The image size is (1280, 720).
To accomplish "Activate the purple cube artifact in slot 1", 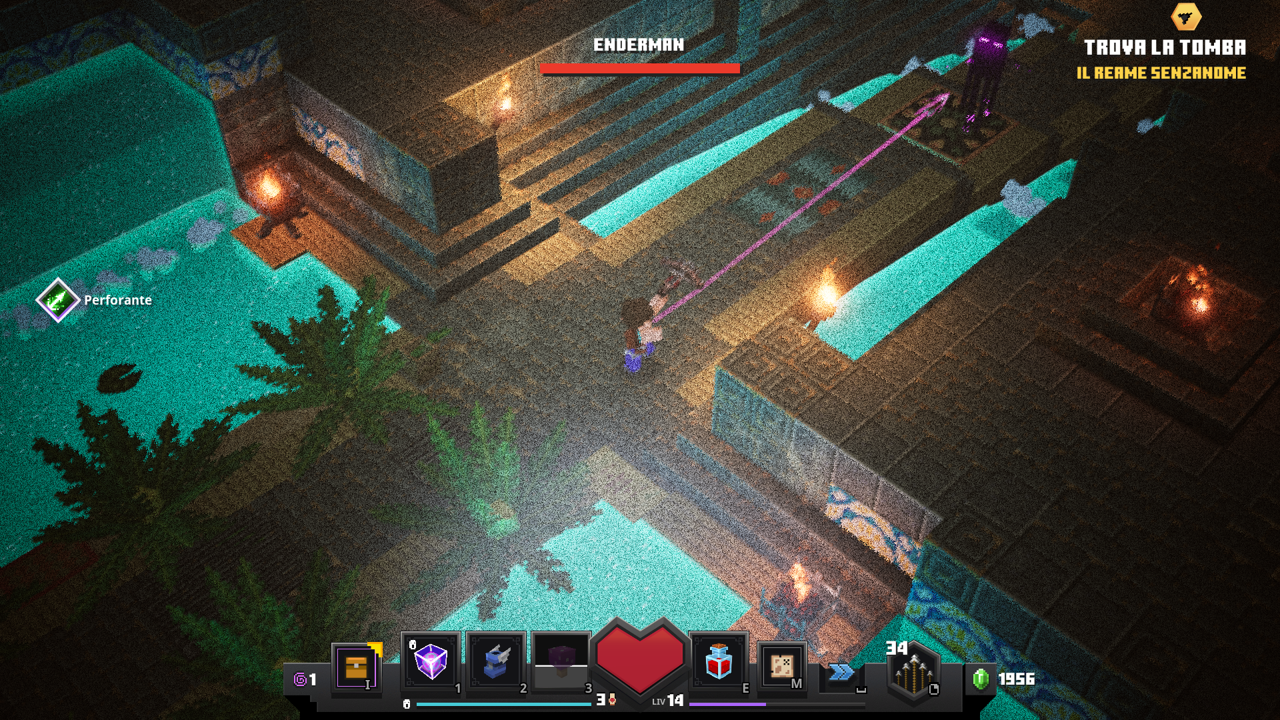I will pyautogui.click(x=430, y=663).
